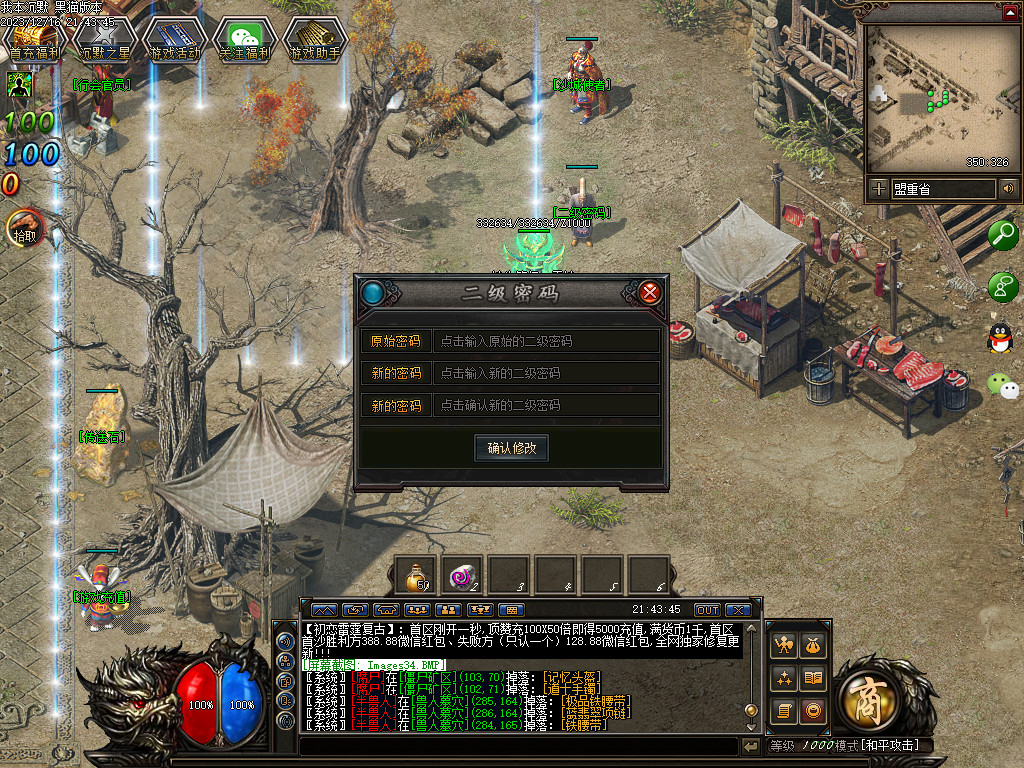Confirm the password change with 确认修改
The width and height of the screenshot is (1024, 768).
pyautogui.click(x=511, y=448)
